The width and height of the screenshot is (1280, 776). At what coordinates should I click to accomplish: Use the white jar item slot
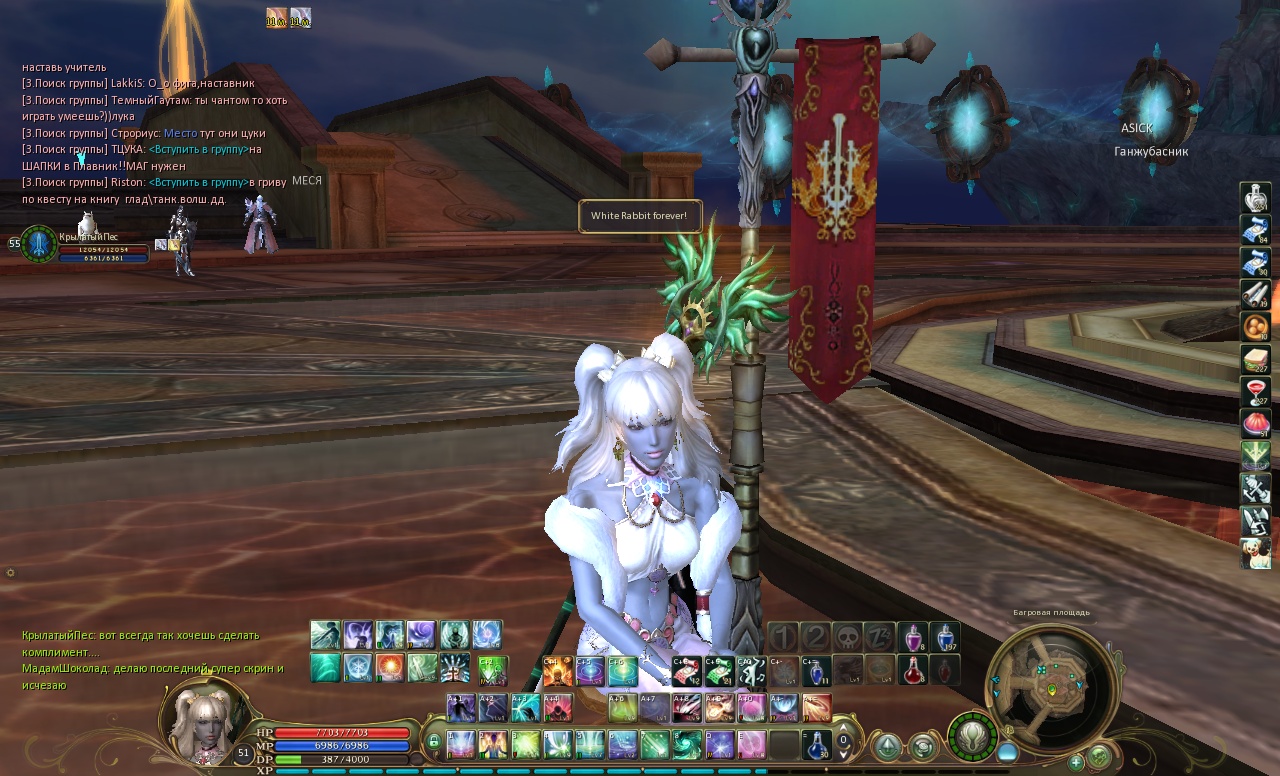click(1255, 198)
